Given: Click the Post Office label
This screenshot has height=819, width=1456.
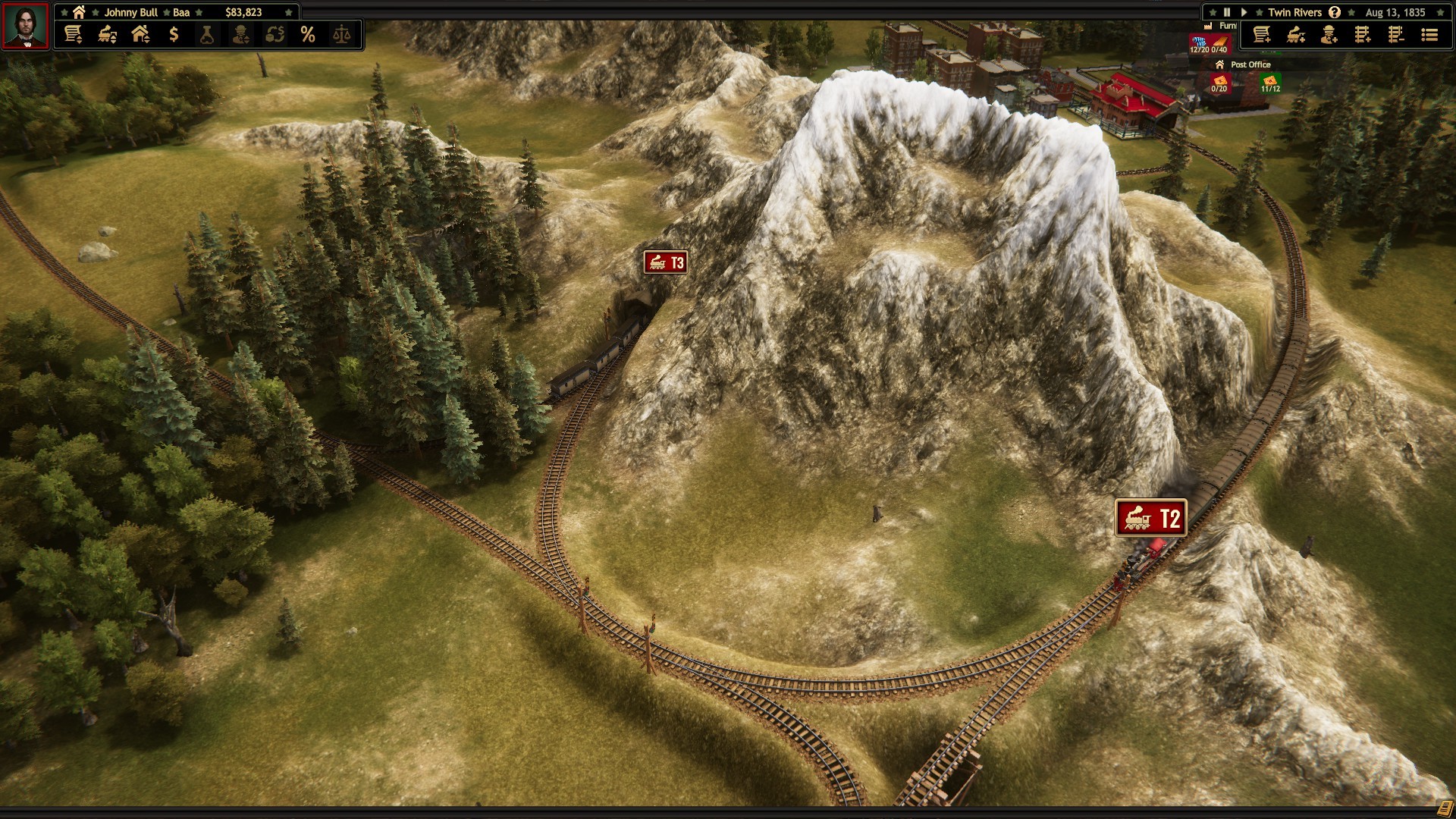Looking at the screenshot, I should click(x=1251, y=65).
